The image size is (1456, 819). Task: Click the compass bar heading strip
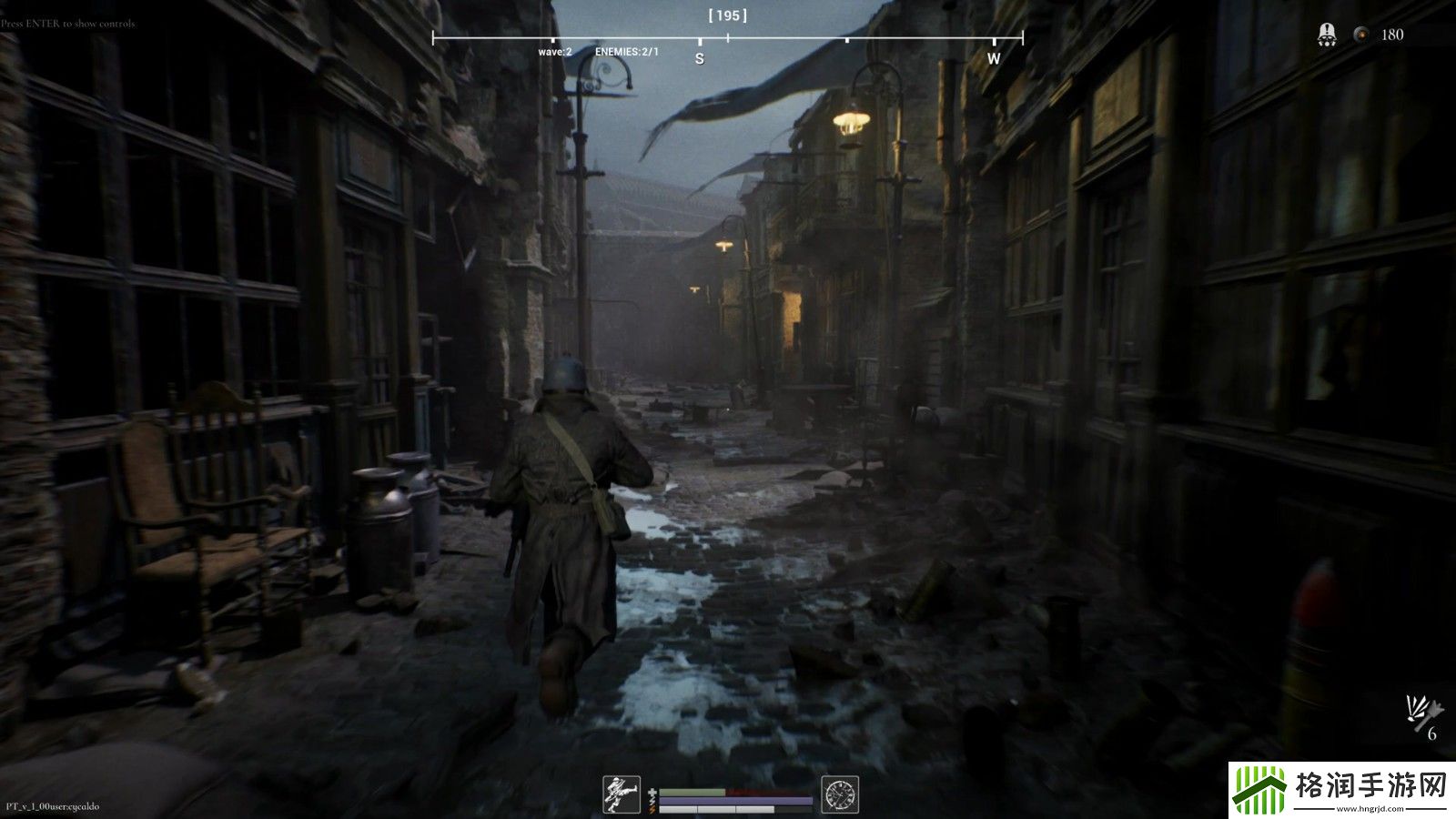727,38
